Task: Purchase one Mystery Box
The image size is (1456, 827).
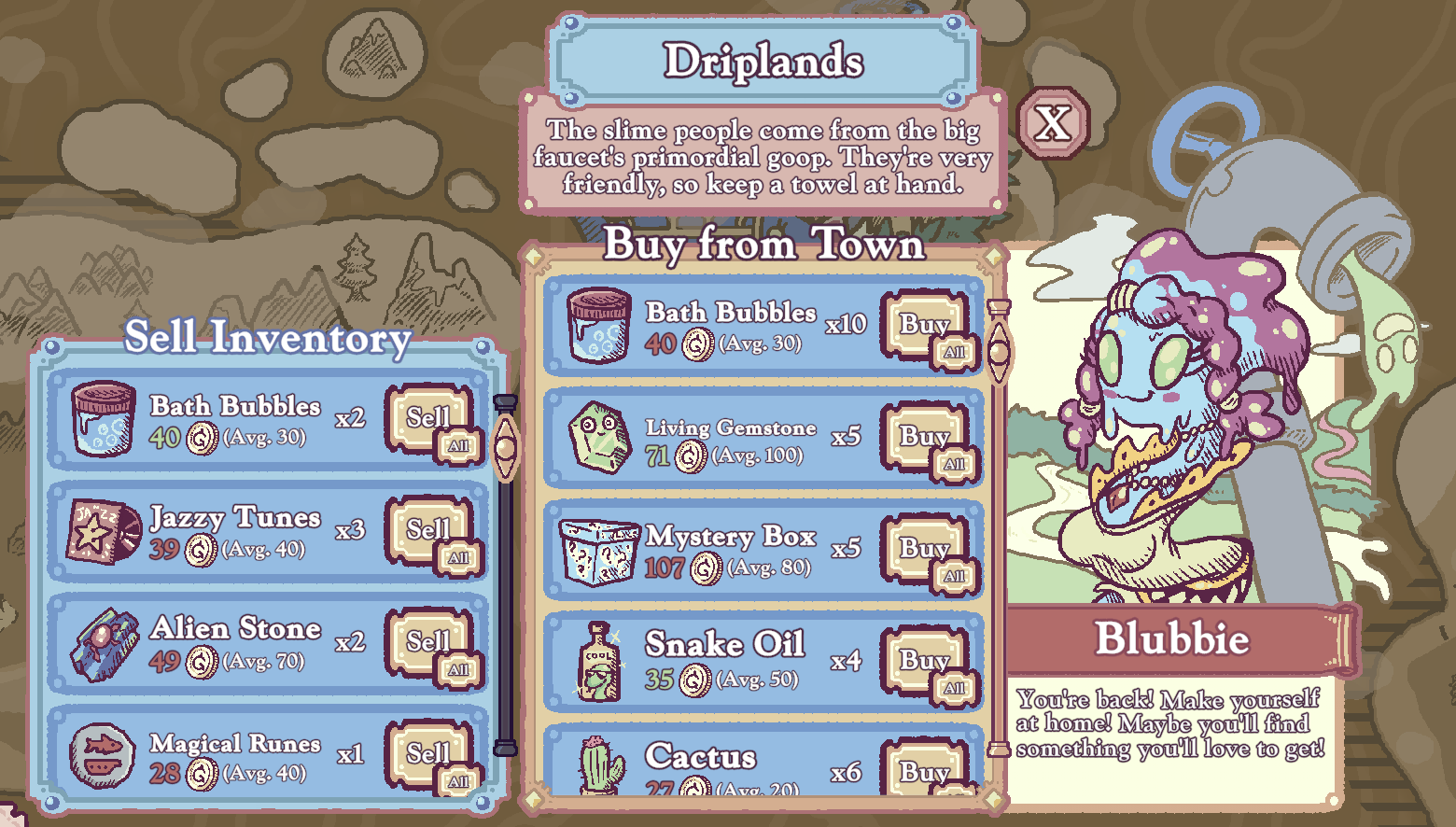Action: pos(918,547)
